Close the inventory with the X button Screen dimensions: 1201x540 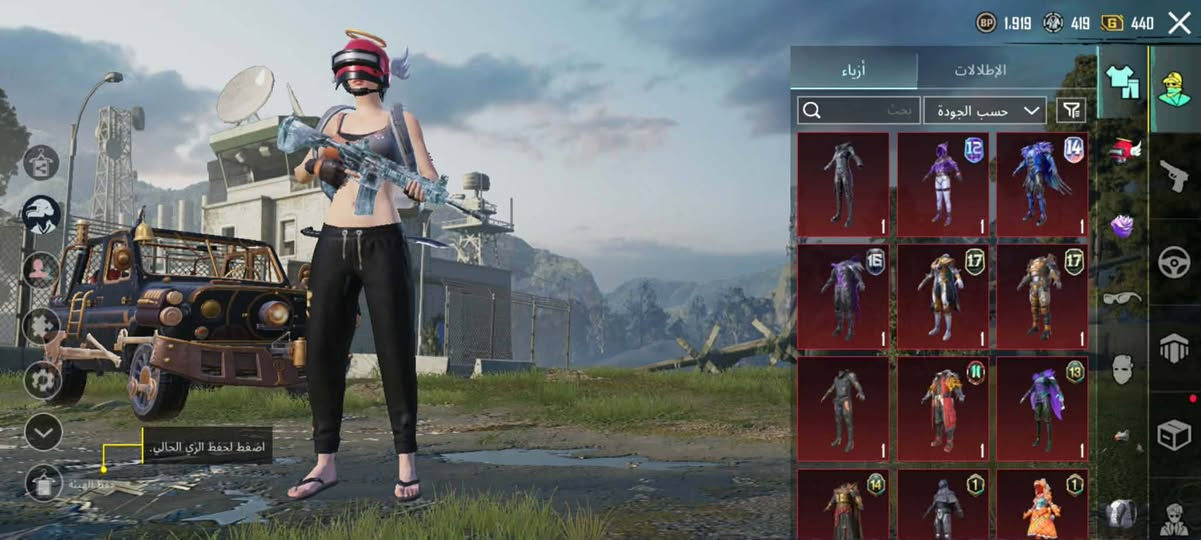(1180, 23)
